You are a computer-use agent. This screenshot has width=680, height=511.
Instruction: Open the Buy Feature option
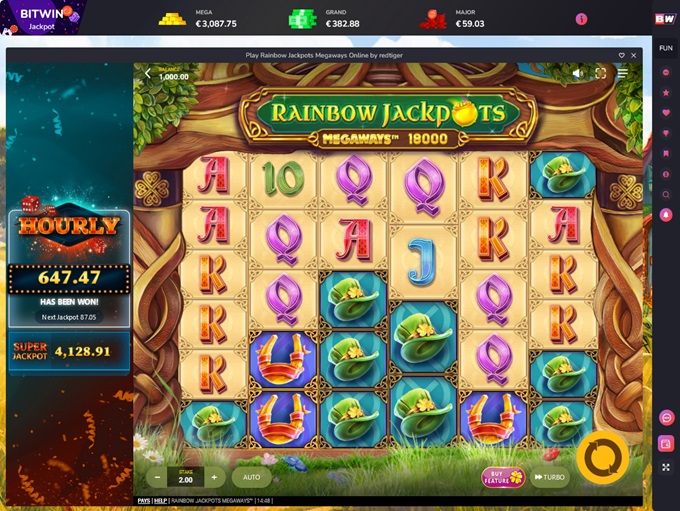(x=503, y=477)
